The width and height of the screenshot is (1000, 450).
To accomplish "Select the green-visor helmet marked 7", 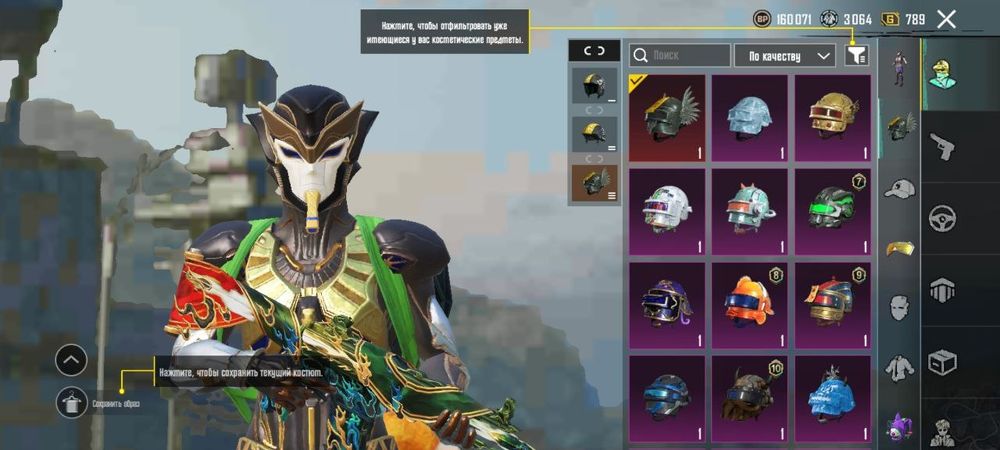I will click(833, 211).
